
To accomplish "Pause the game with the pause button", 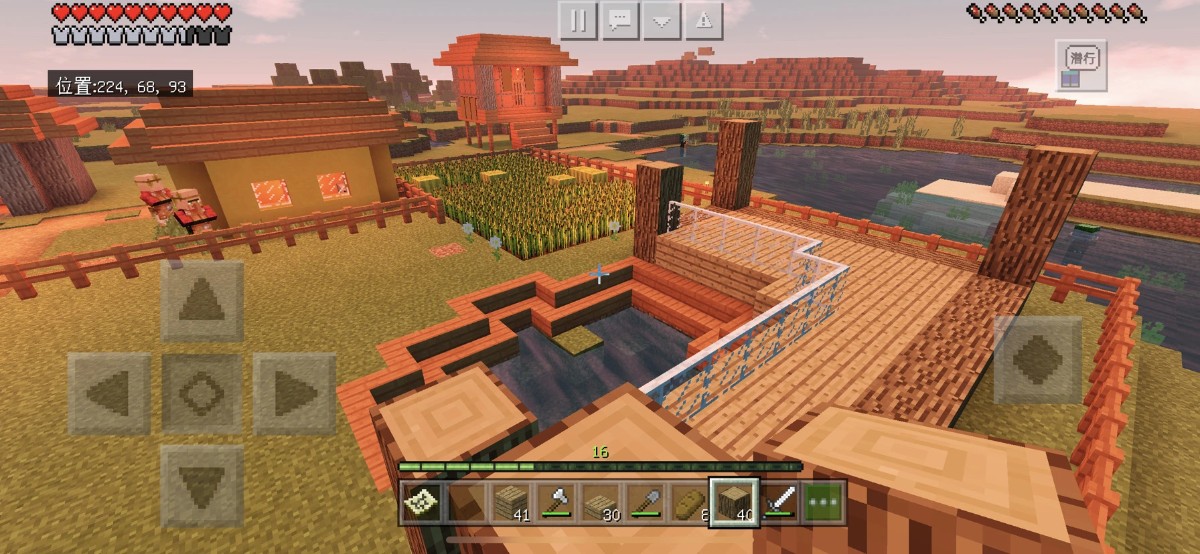I will pyautogui.click(x=577, y=20).
